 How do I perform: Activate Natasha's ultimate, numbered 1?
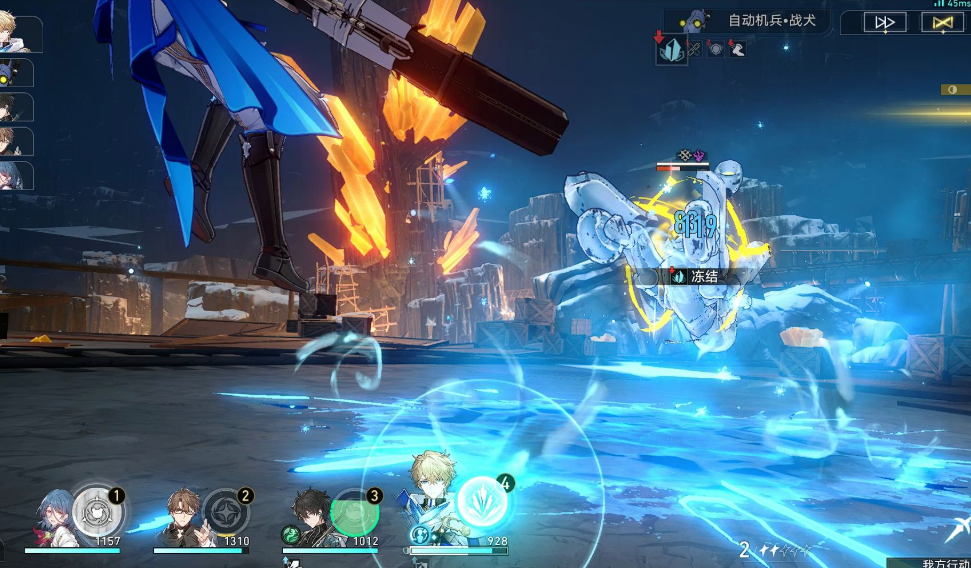click(98, 511)
